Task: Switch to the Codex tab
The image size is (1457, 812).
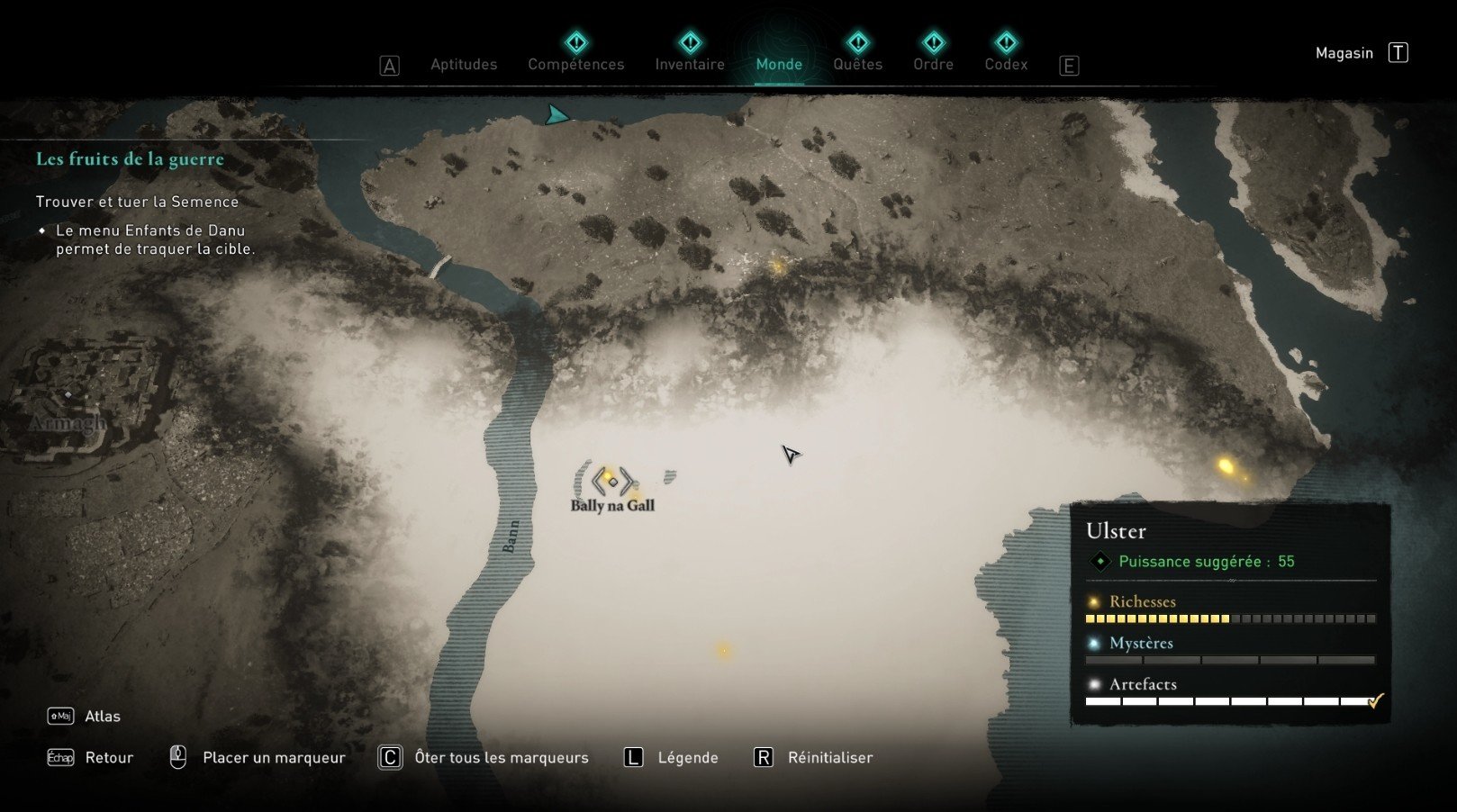Action: (1006, 64)
